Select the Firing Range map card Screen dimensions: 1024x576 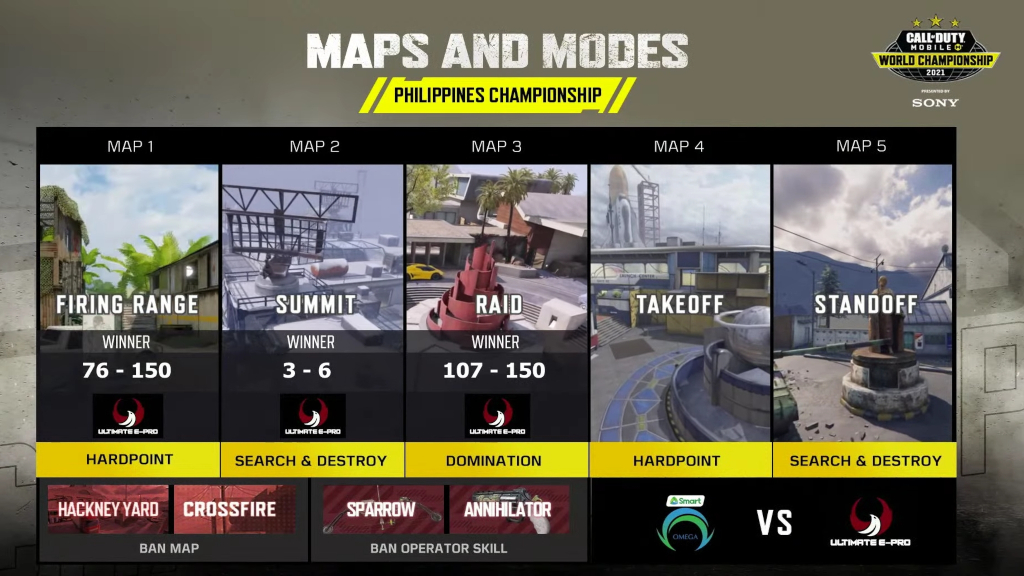pyautogui.click(x=129, y=303)
